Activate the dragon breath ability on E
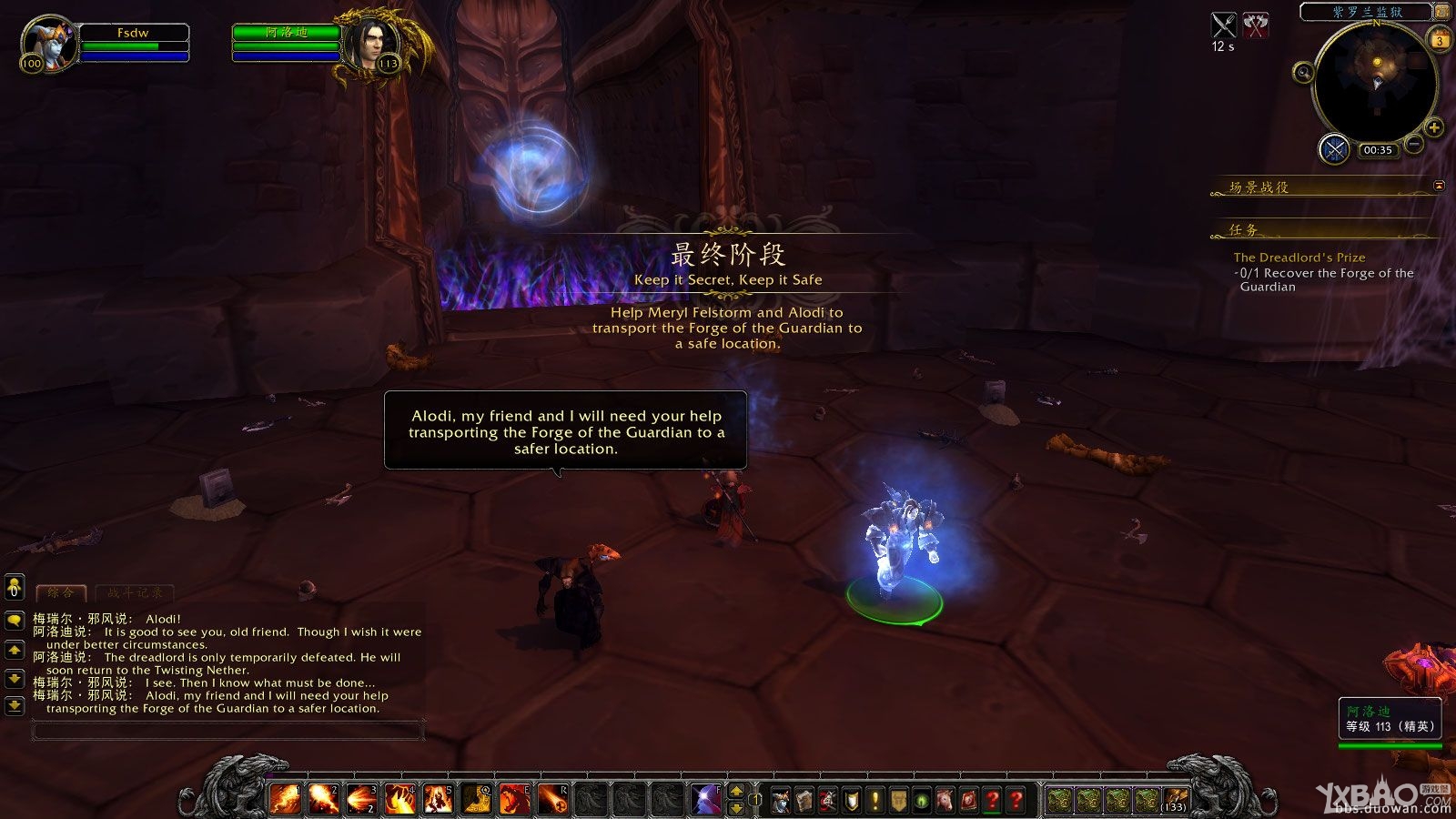 tap(515, 799)
